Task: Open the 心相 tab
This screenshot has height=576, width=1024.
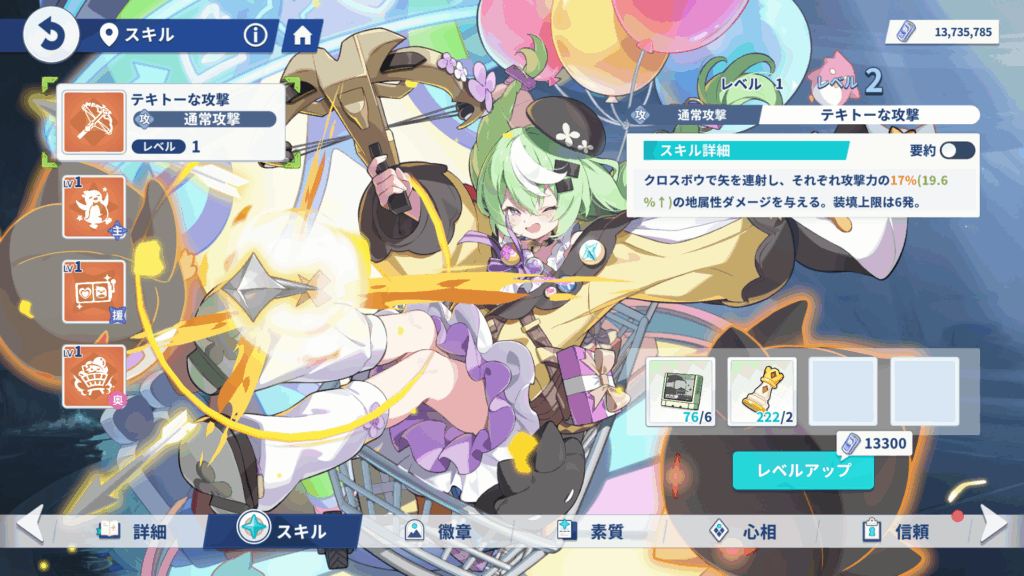Action: pos(743,531)
